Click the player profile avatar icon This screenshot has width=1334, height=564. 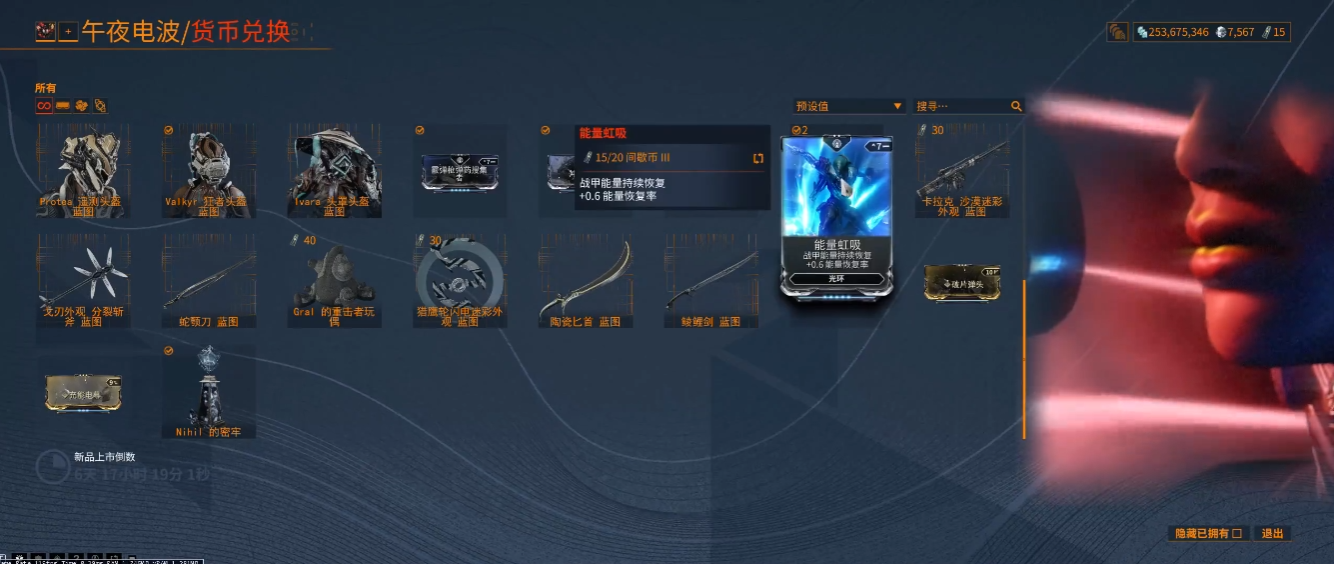coord(45,32)
